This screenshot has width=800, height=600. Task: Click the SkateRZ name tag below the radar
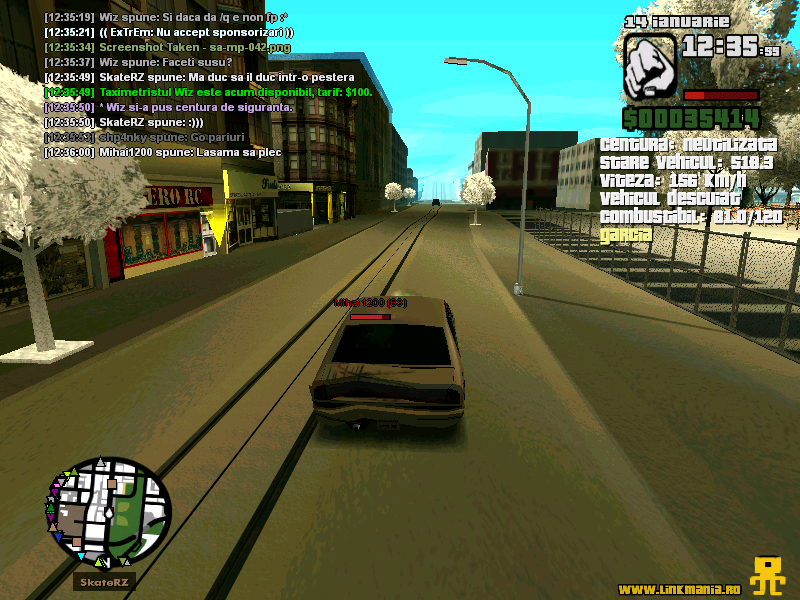(104, 582)
